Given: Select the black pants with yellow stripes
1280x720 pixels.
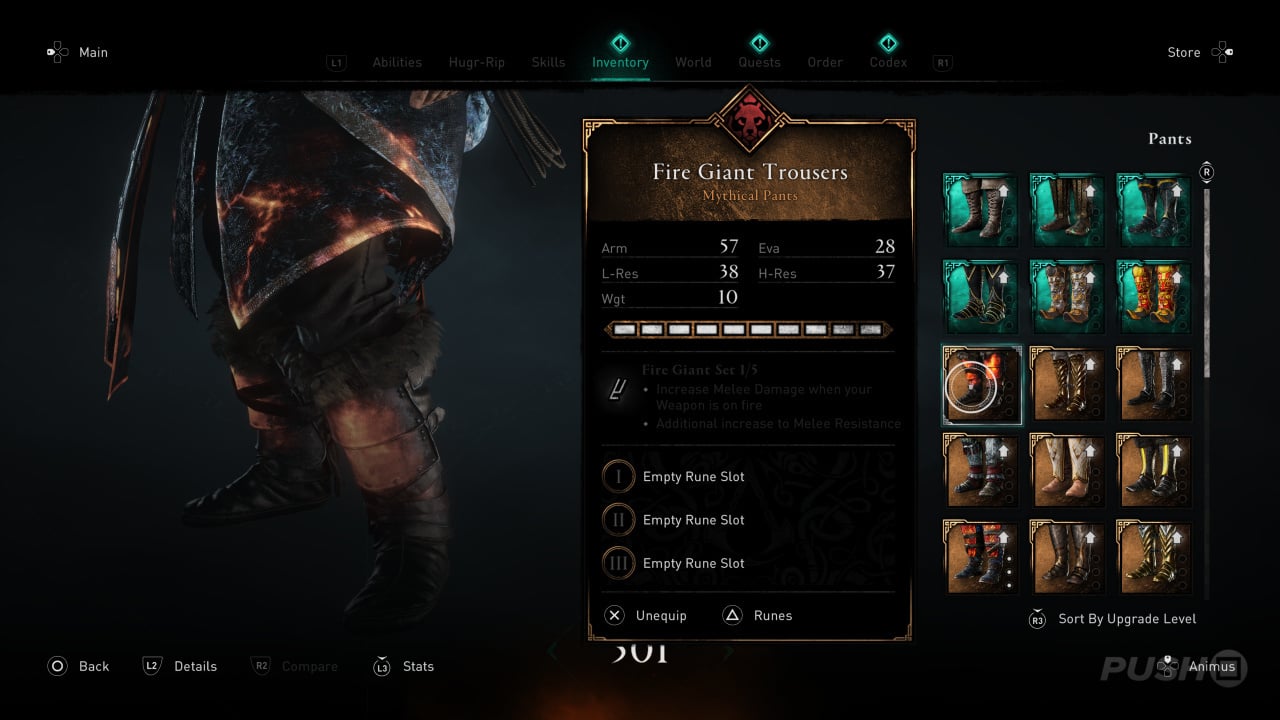Looking at the screenshot, I should 1153,470.
